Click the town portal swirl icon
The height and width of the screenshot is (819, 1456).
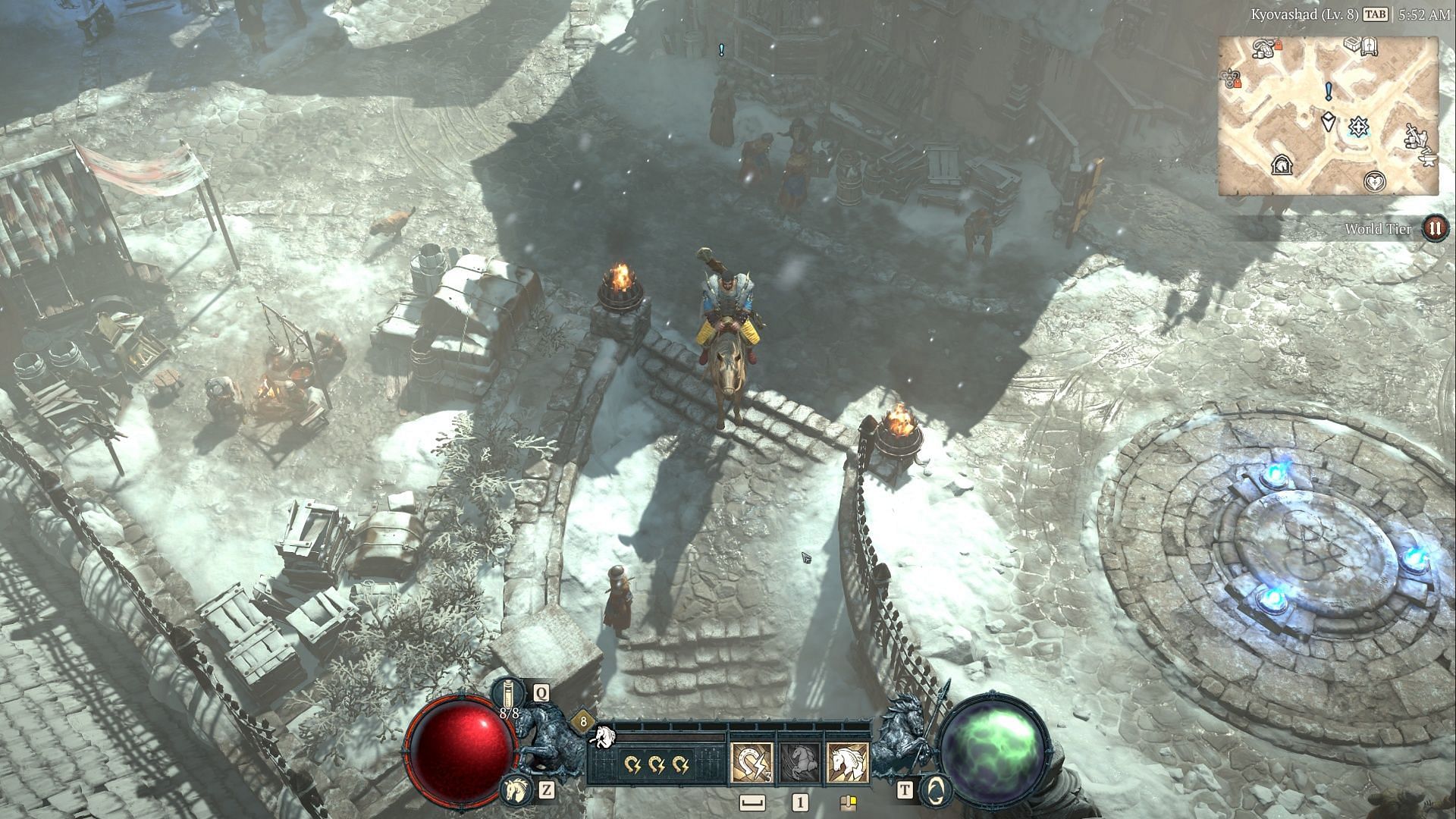[937, 791]
